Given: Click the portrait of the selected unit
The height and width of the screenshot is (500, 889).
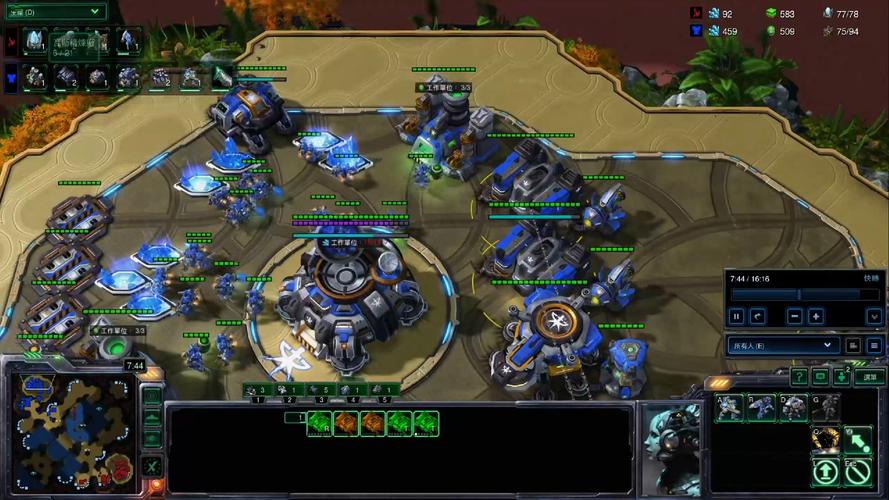Looking at the screenshot, I should pyautogui.click(x=670, y=440).
